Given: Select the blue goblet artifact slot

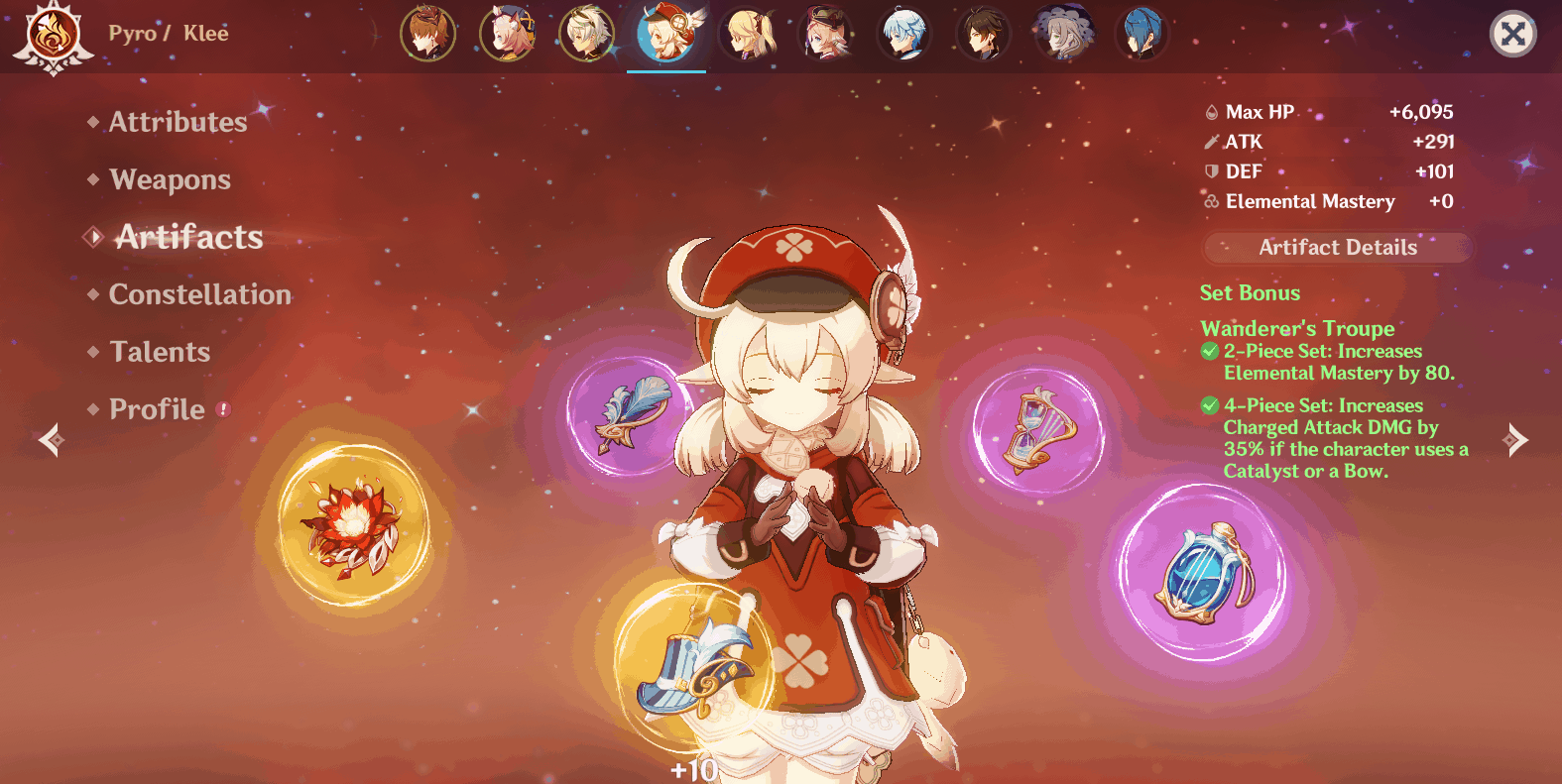Looking at the screenshot, I should [1203, 572].
